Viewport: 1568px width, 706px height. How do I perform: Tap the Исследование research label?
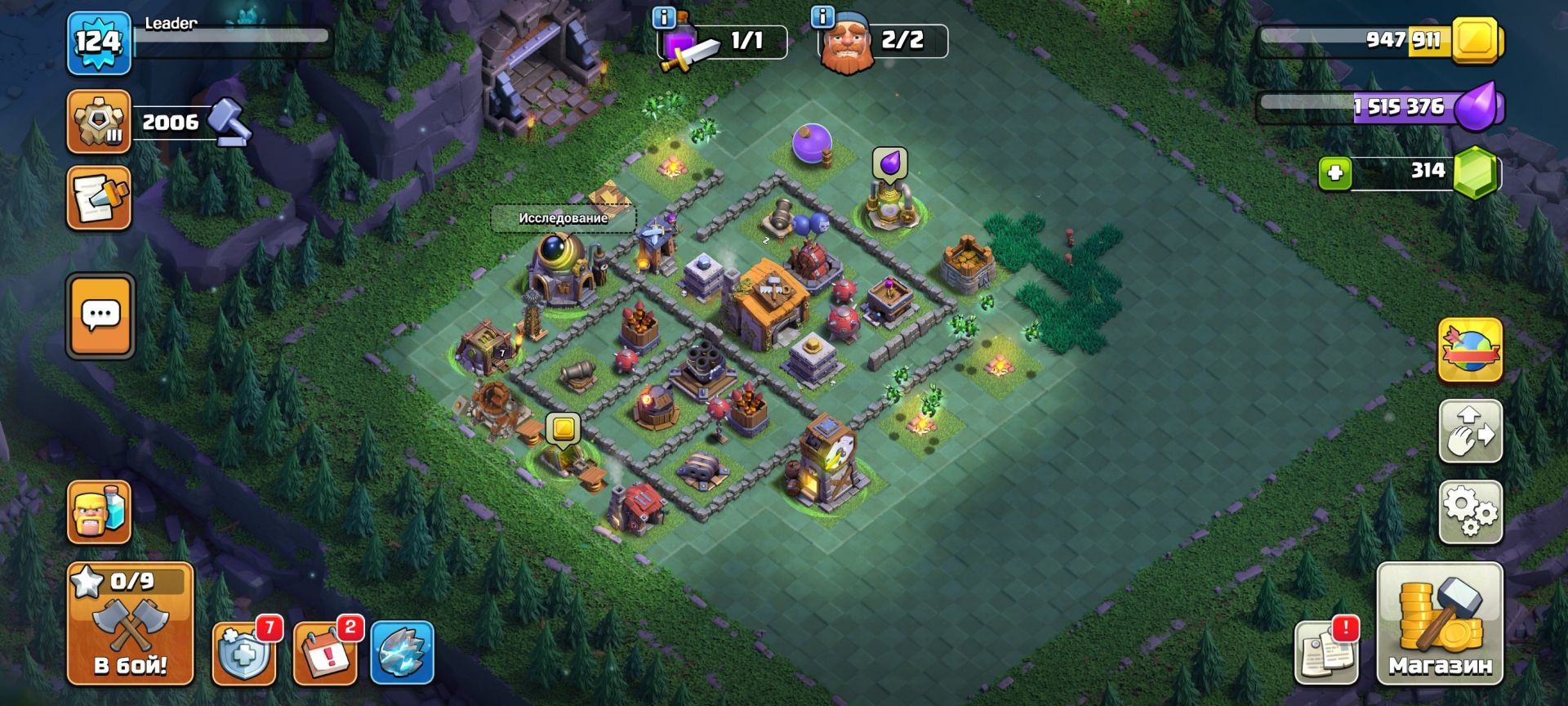tap(563, 218)
